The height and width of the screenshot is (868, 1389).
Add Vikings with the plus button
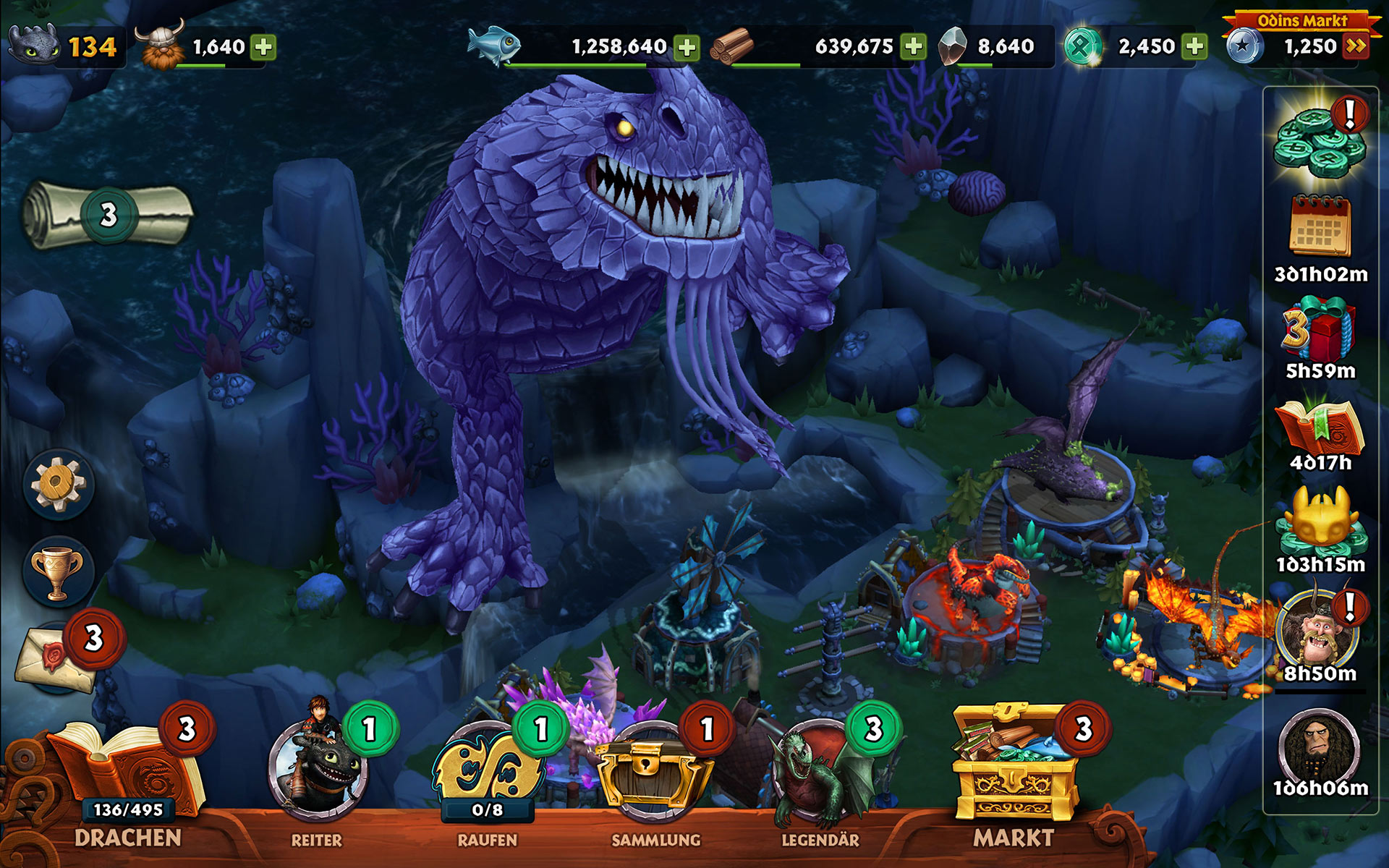(263, 47)
